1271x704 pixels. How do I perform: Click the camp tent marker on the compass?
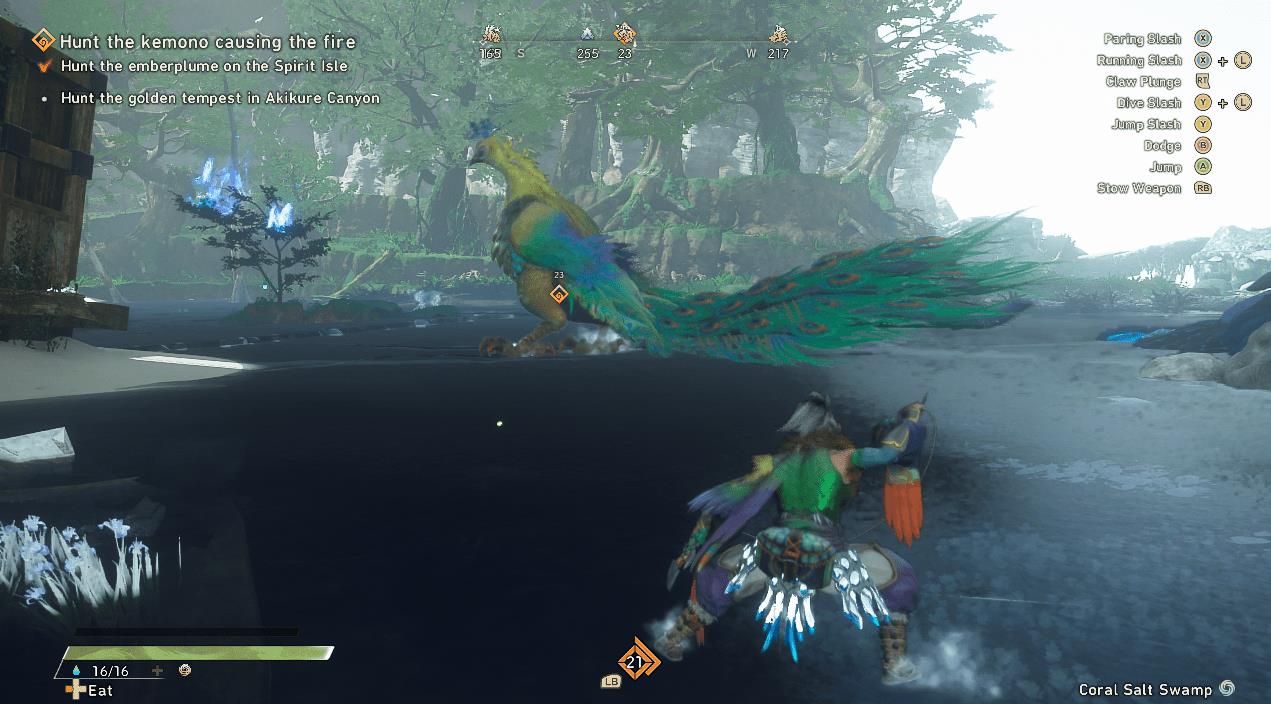587,34
